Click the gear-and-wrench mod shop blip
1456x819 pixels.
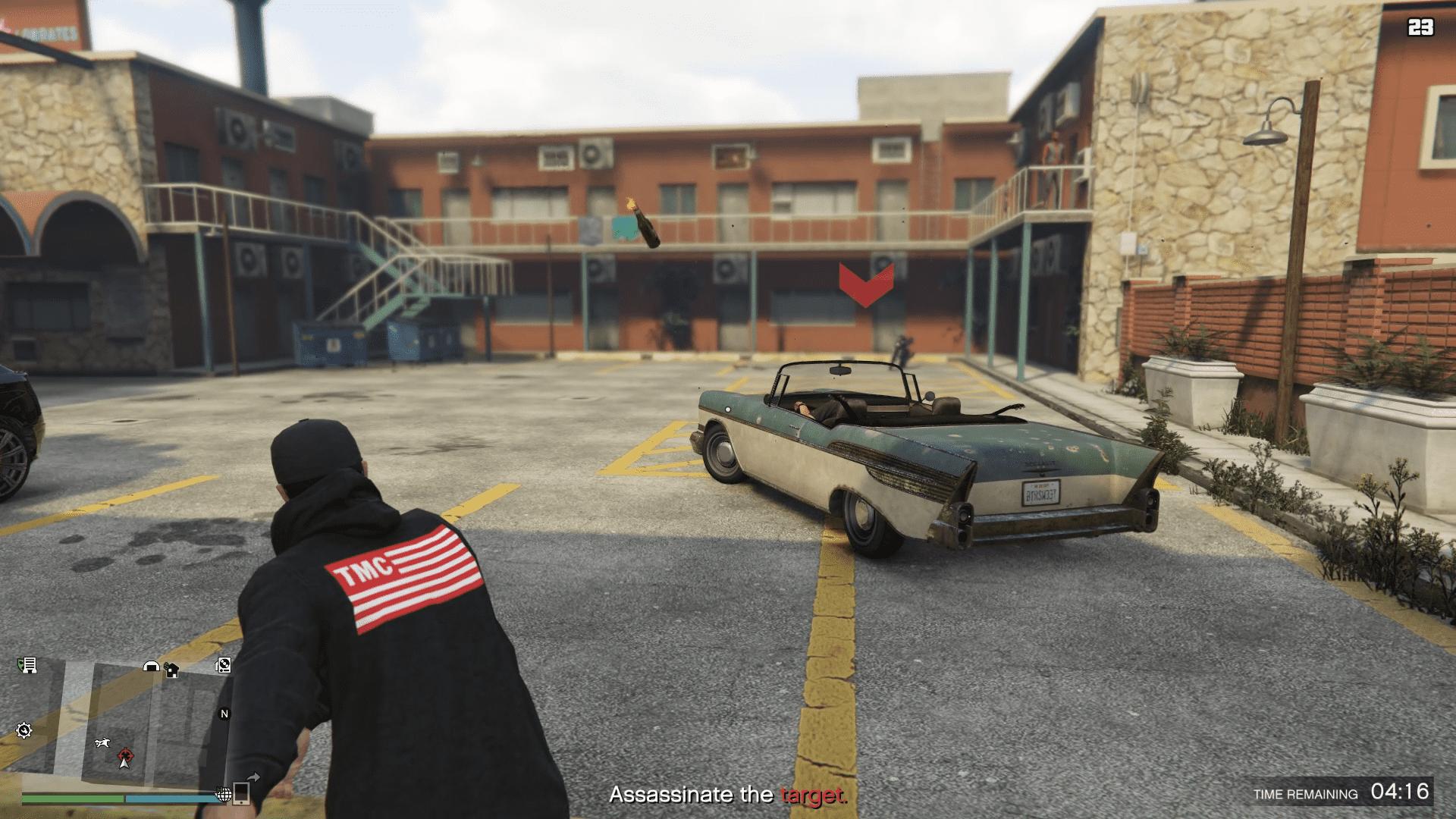pos(24,730)
